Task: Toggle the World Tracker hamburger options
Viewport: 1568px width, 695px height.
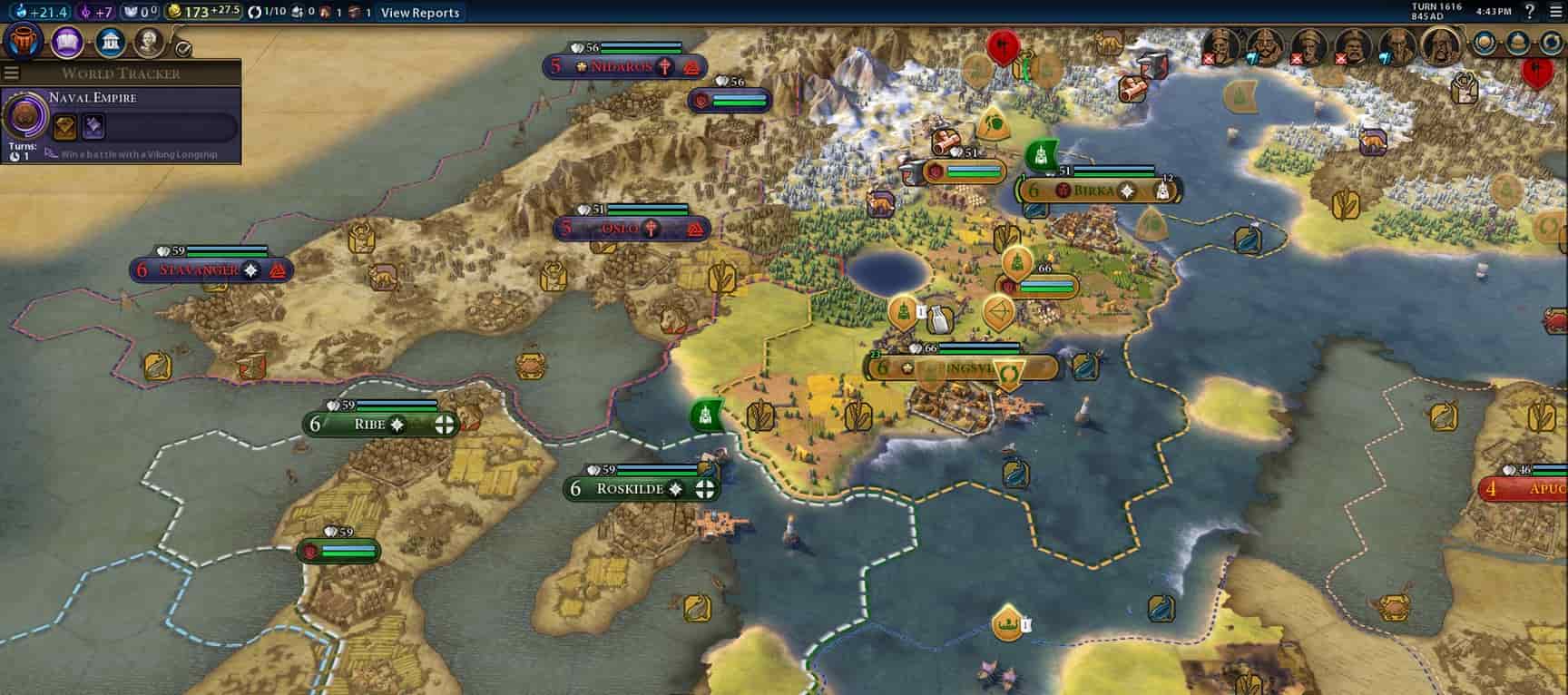Action: (x=11, y=73)
